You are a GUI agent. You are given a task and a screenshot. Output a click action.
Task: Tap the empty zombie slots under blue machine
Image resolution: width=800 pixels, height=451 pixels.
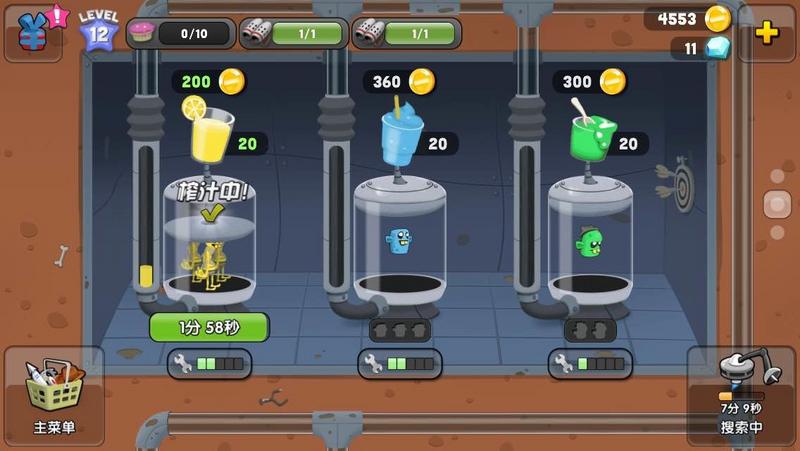pos(400,330)
